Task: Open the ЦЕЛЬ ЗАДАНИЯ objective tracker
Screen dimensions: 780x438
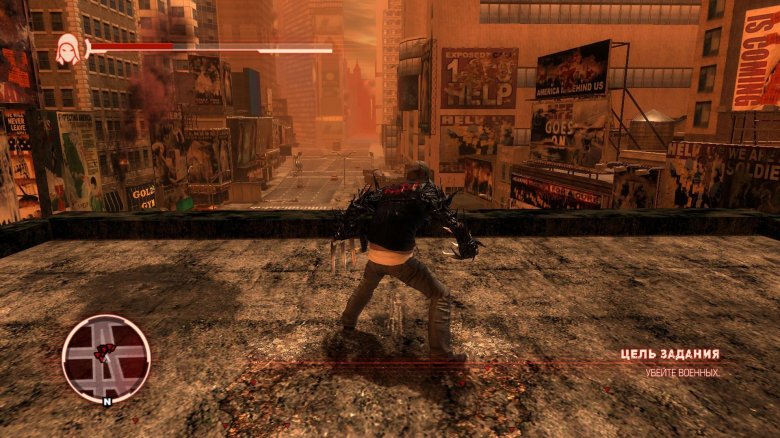Action: [x=669, y=354]
